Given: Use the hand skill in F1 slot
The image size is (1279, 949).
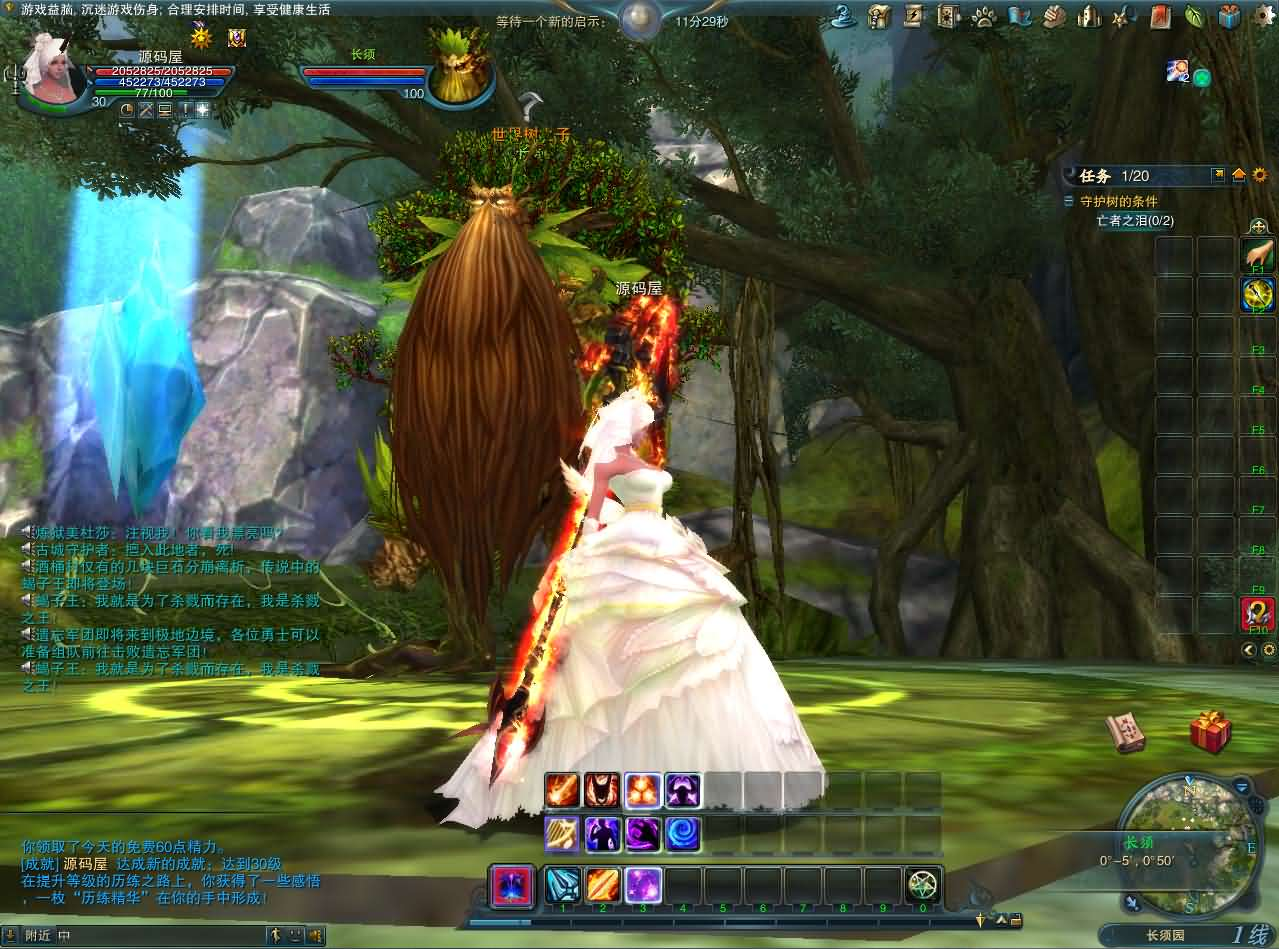Looking at the screenshot, I should click(x=1257, y=254).
